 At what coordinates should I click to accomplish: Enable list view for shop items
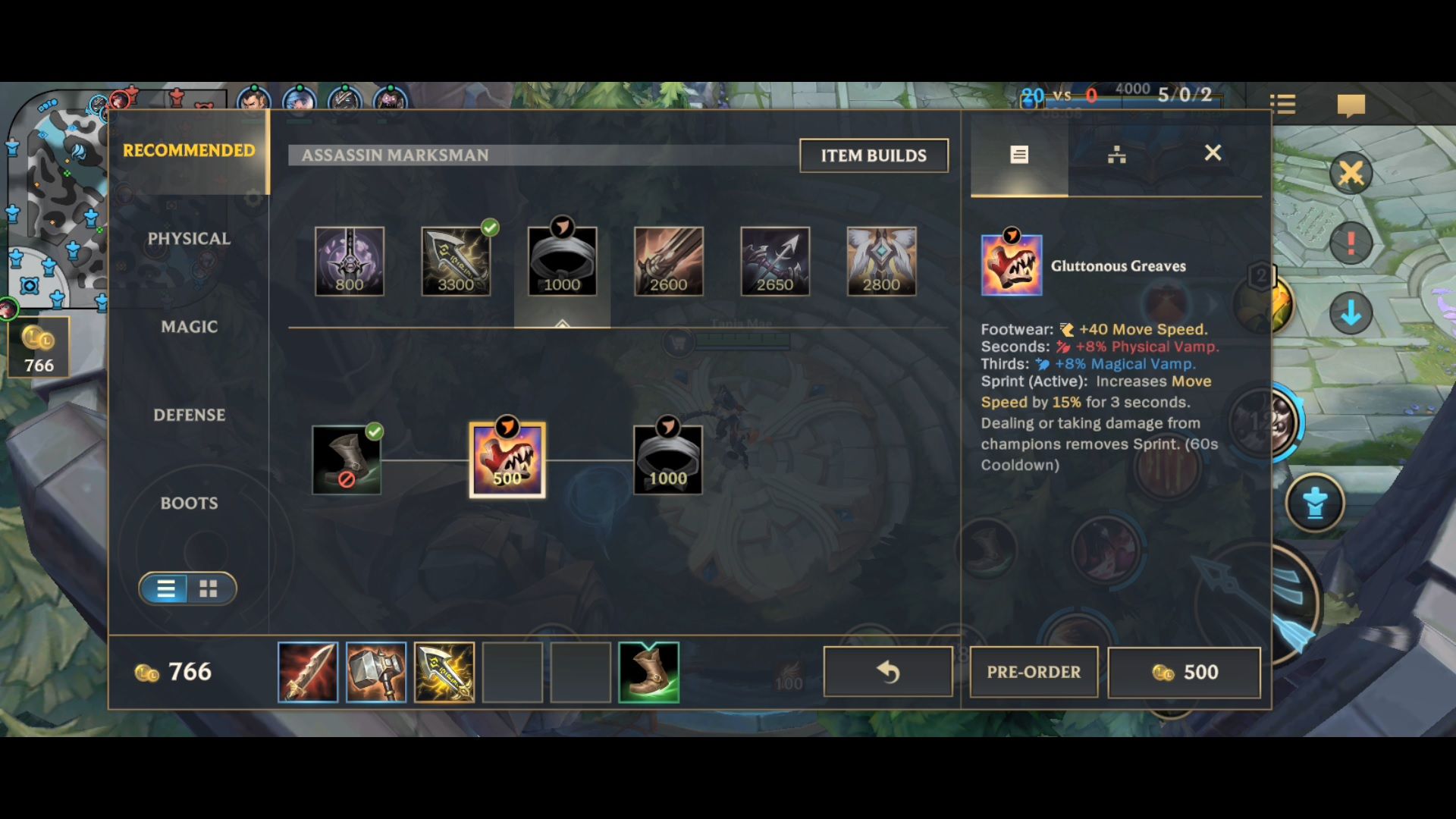click(x=165, y=588)
